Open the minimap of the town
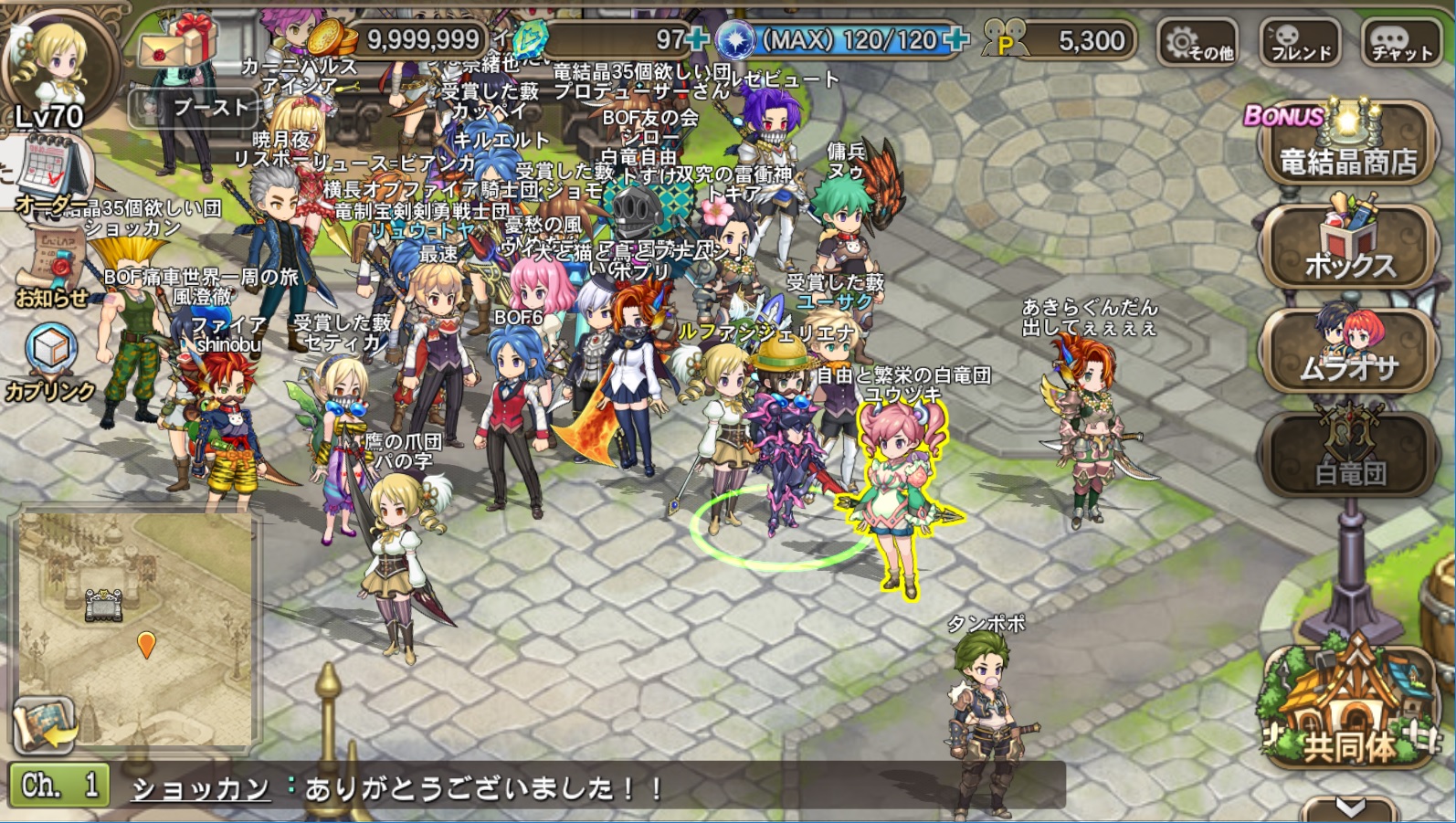The height and width of the screenshot is (823, 1456). (137, 612)
